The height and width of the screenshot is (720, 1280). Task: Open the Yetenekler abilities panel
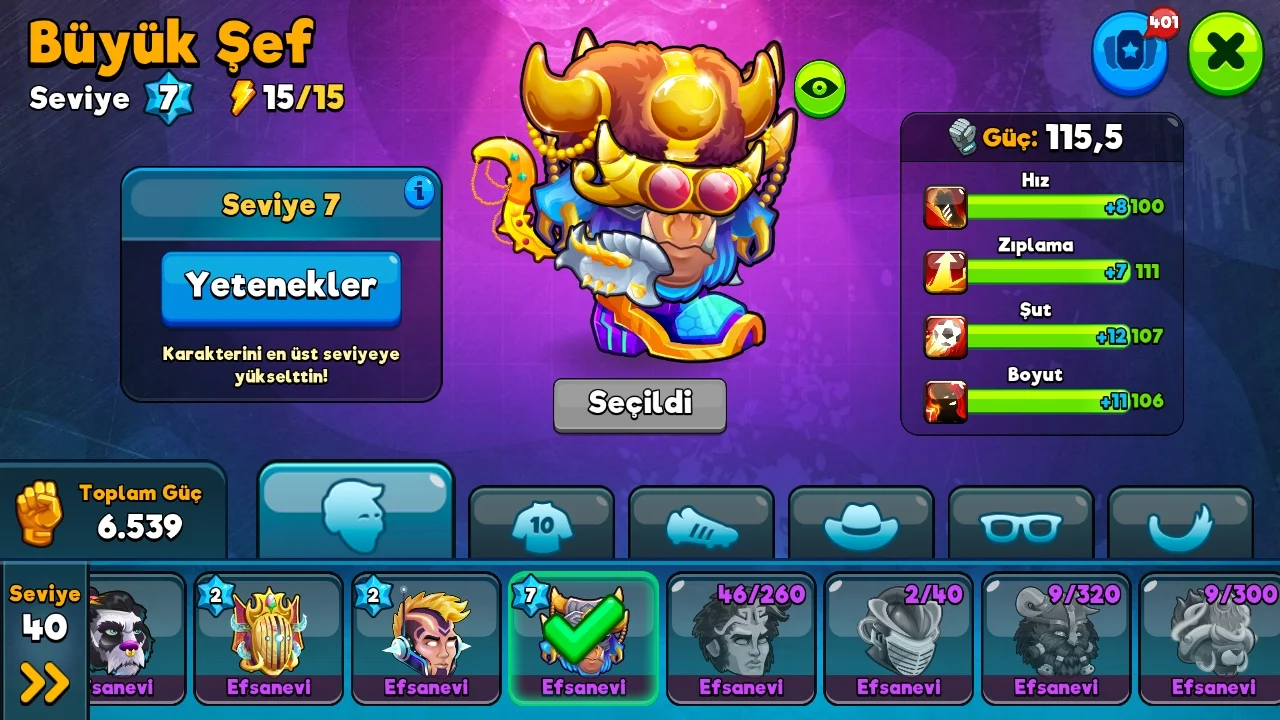point(281,287)
